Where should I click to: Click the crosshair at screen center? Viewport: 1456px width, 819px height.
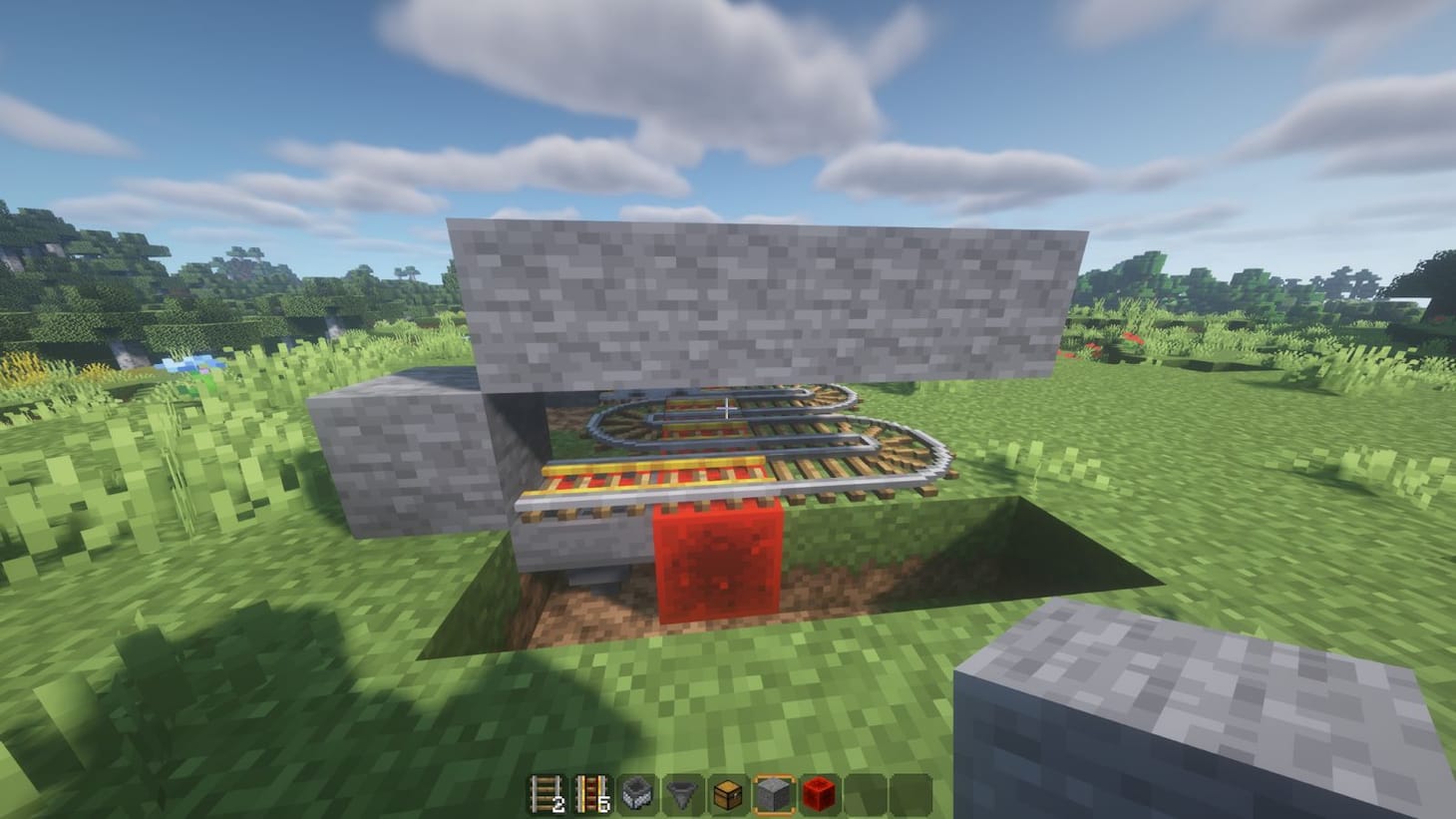[x=728, y=409]
